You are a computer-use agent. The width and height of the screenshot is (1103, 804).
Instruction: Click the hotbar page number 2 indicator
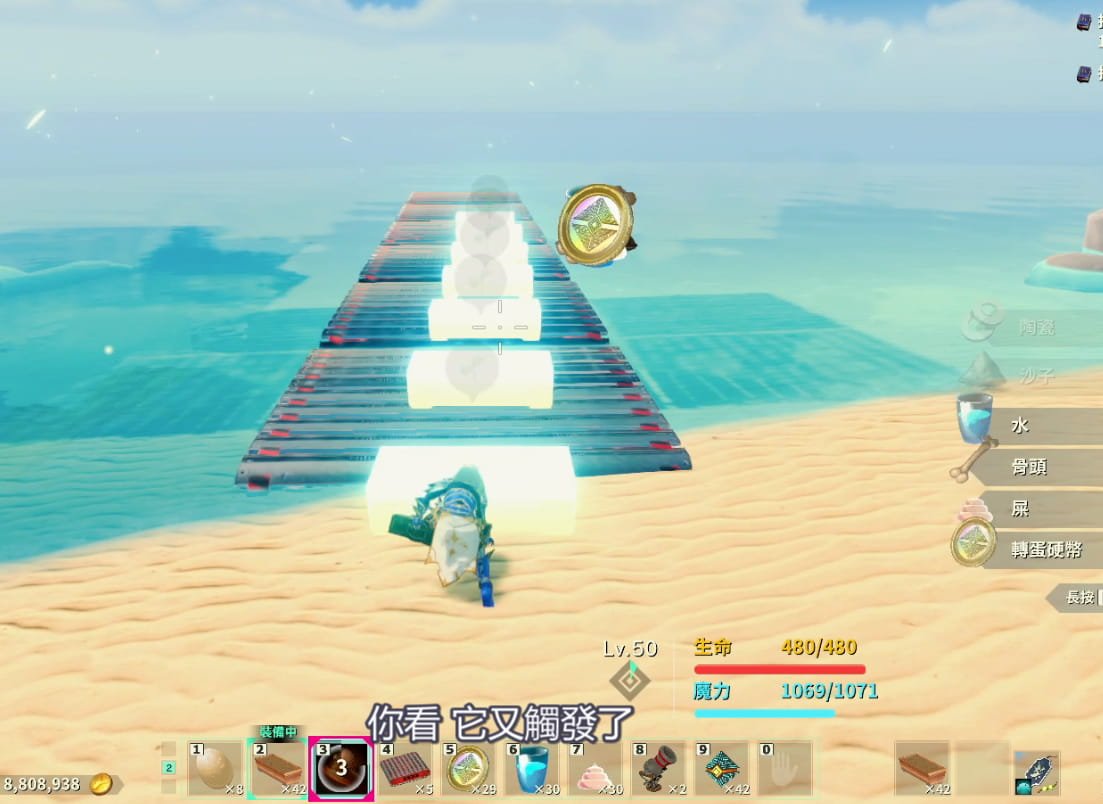pyautogui.click(x=169, y=768)
